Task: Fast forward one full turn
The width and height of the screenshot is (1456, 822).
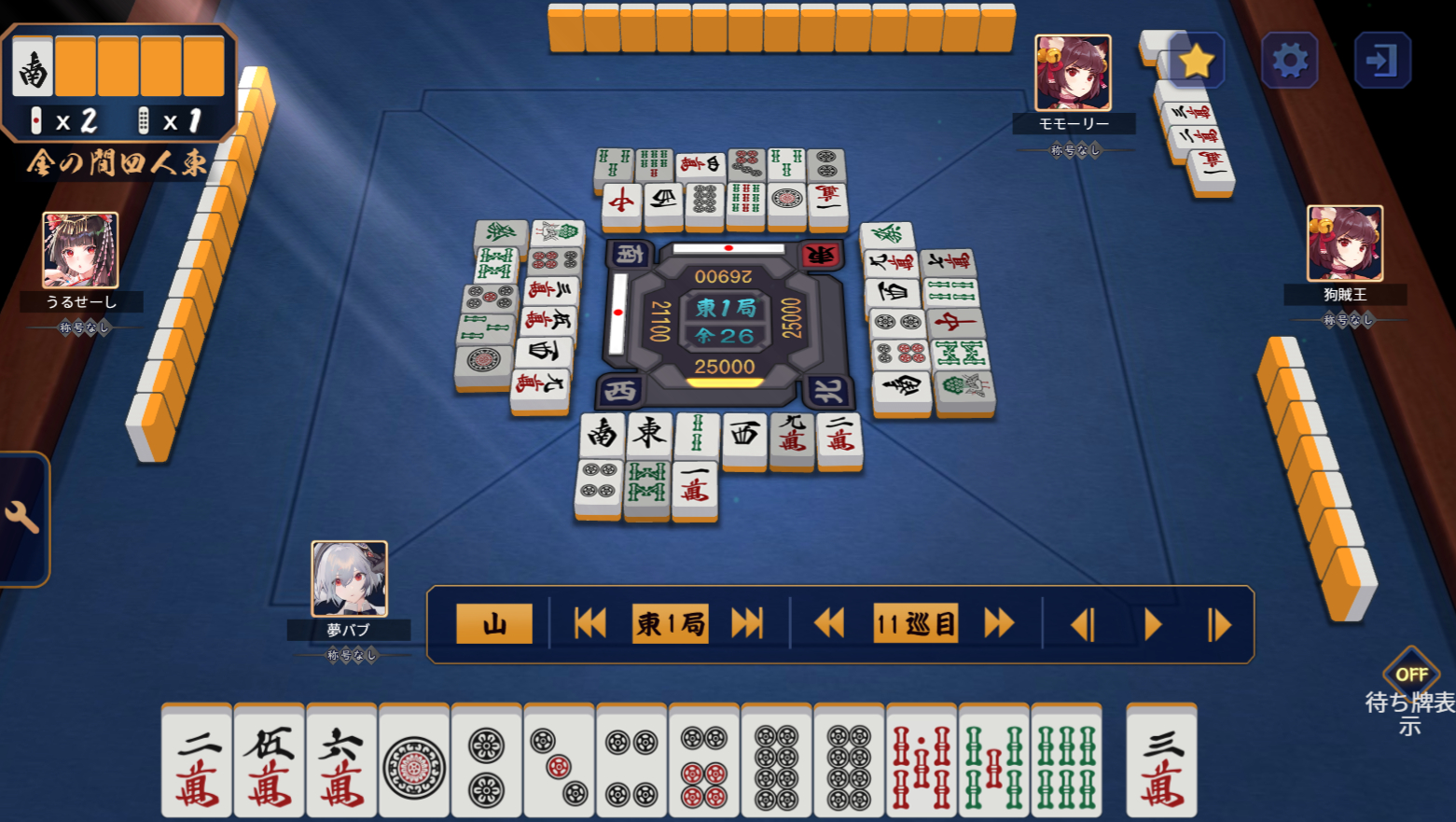Action: tap(997, 622)
